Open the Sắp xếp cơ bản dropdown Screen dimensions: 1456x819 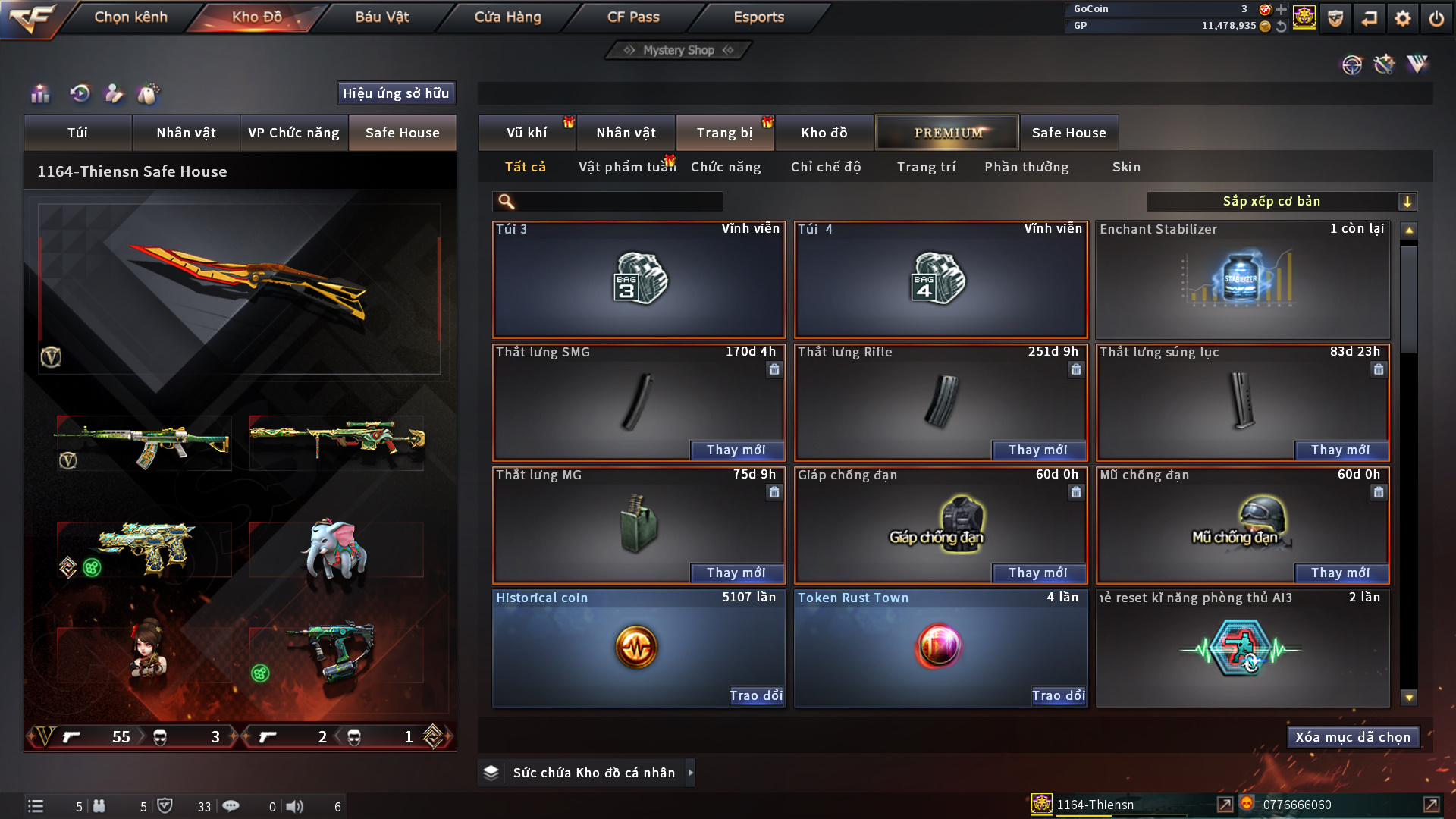point(1281,202)
